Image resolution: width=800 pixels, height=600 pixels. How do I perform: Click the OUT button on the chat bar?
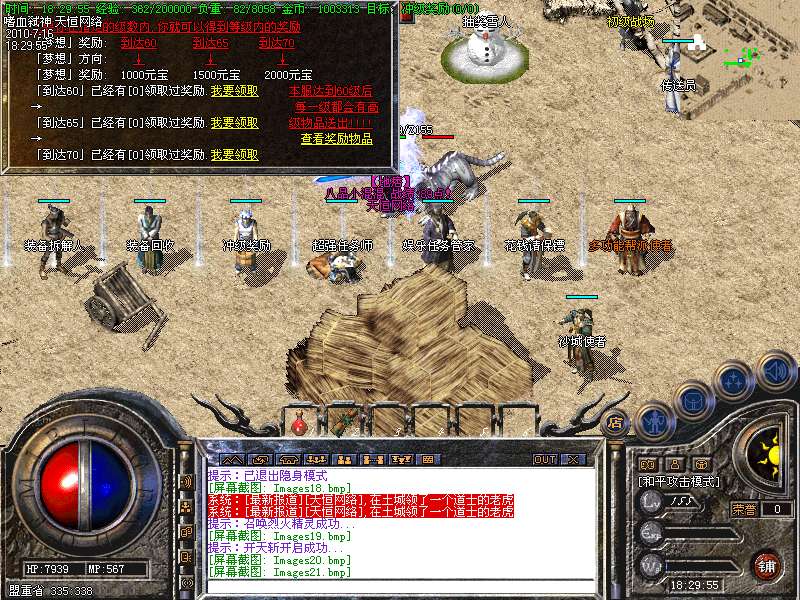pos(544,459)
